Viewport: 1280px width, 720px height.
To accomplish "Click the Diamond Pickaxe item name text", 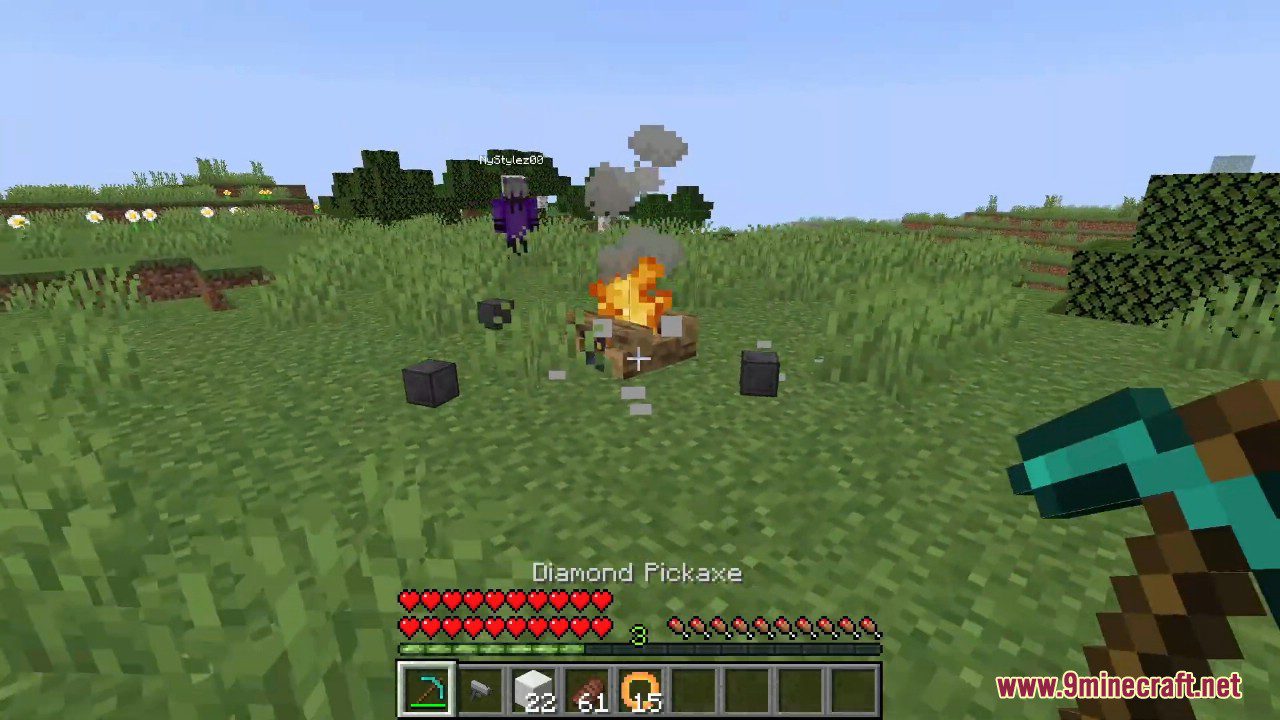I will (x=639, y=573).
